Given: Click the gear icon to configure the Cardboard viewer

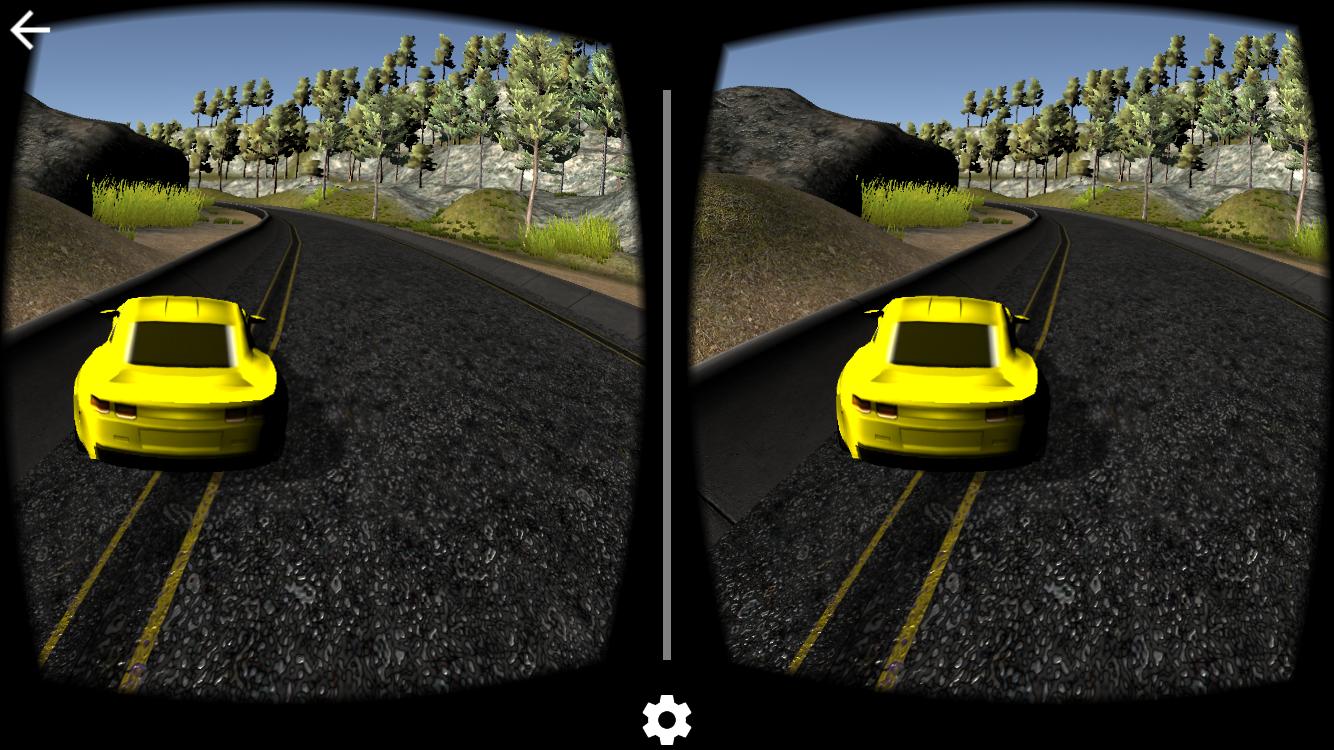Looking at the screenshot, I should pyautogui.click(x=666, y=718).
